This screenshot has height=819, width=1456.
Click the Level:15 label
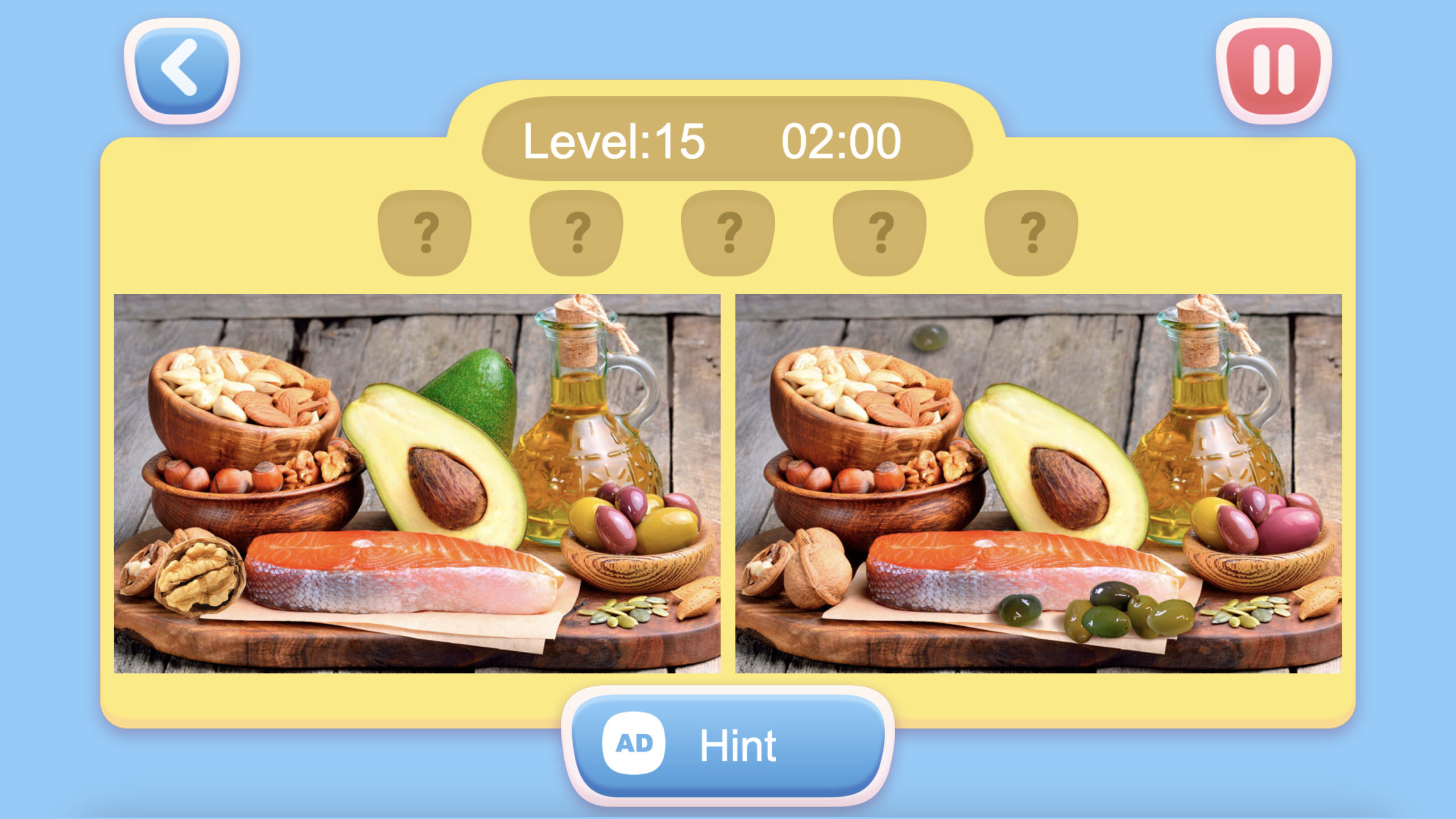click(613, 143)
